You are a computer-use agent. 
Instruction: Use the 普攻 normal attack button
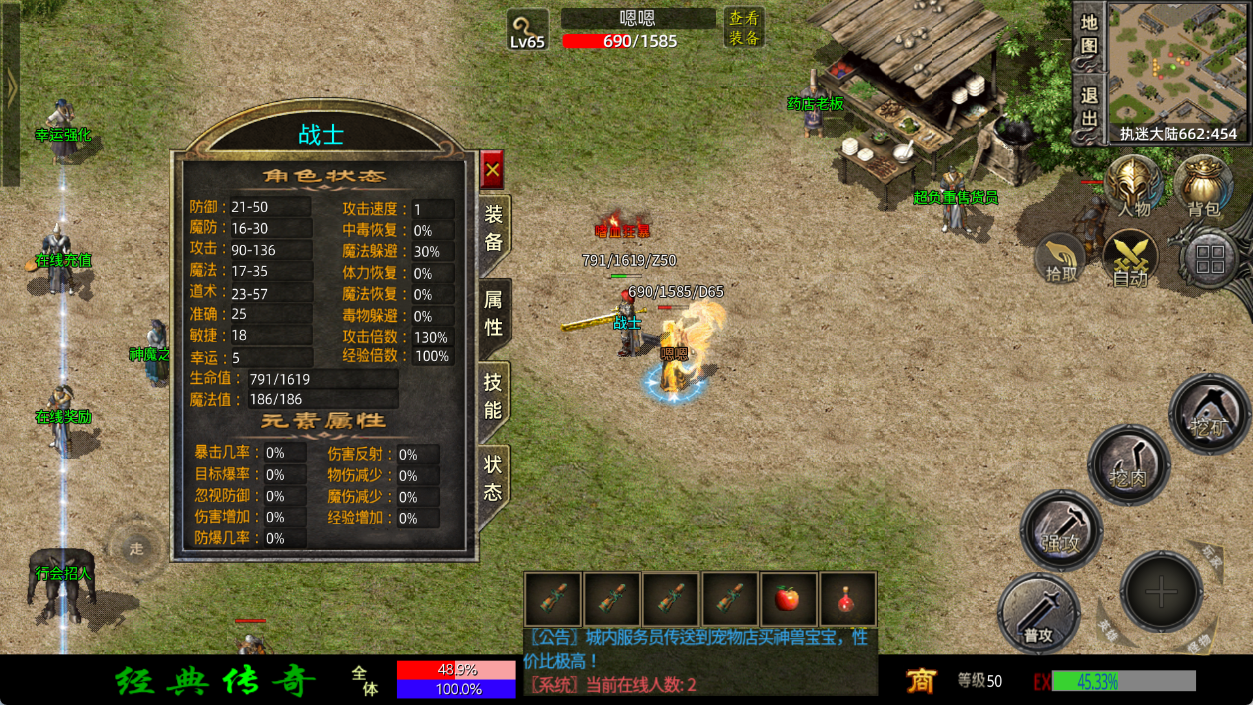coord(1038,613)
